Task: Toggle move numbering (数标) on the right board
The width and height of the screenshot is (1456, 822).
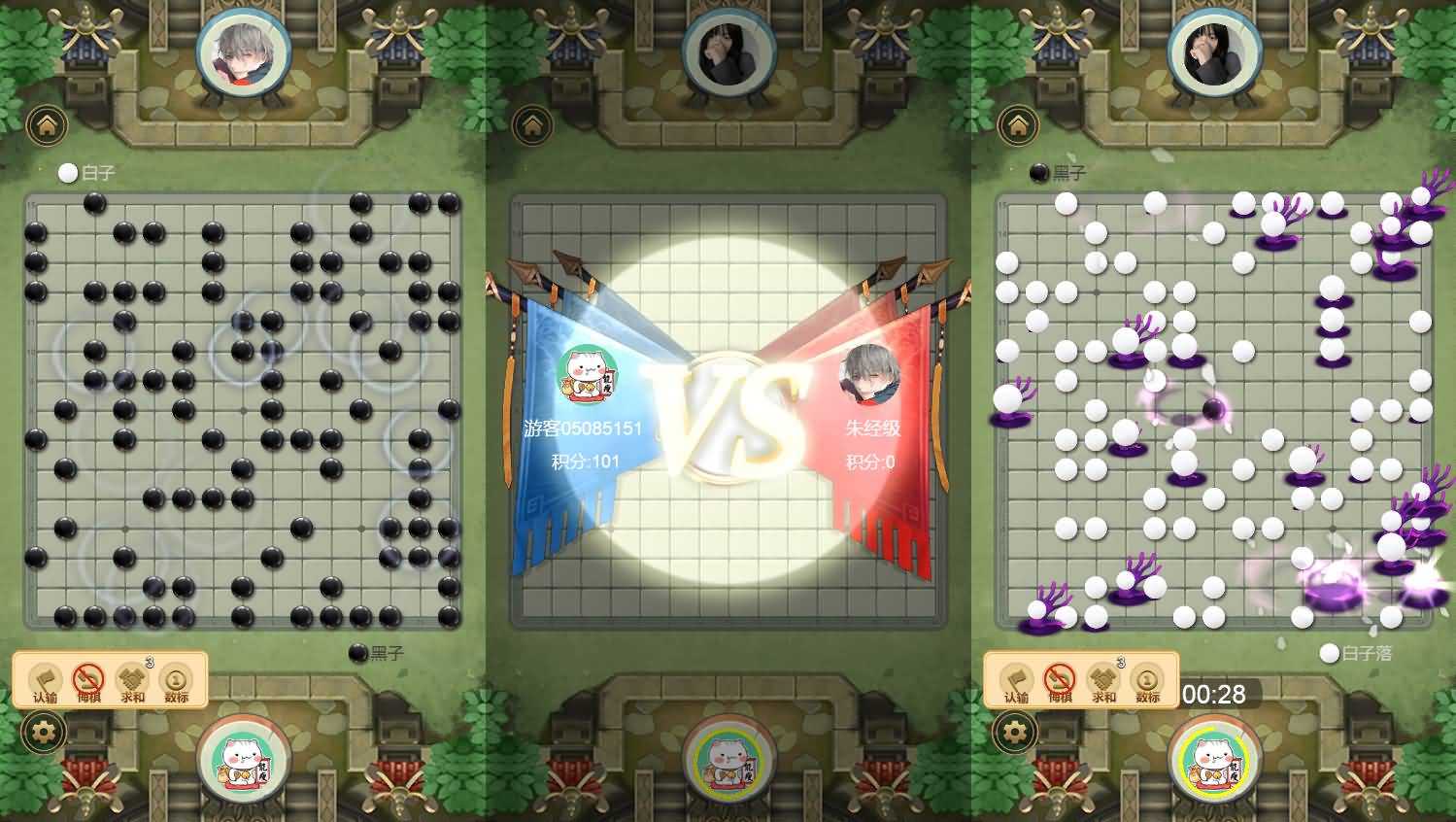Action: click(1146, 680)
